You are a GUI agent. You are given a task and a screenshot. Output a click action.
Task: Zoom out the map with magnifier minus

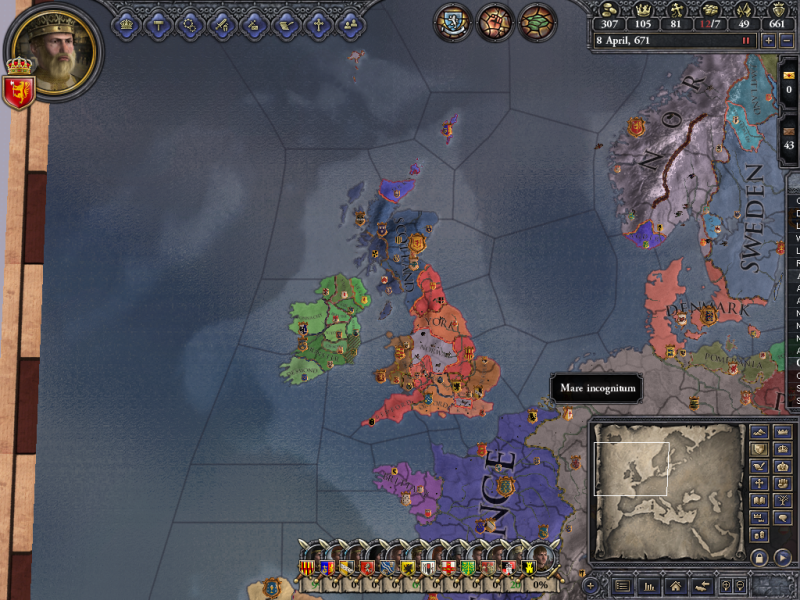click(x=741, y=585)
